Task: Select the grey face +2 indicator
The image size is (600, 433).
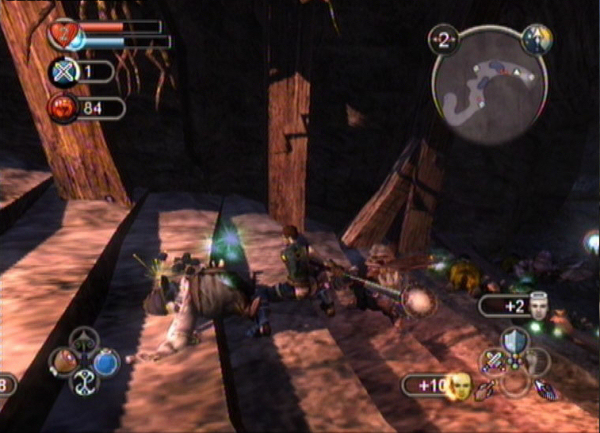Action: pyautogui.click(x=539, y=303)
